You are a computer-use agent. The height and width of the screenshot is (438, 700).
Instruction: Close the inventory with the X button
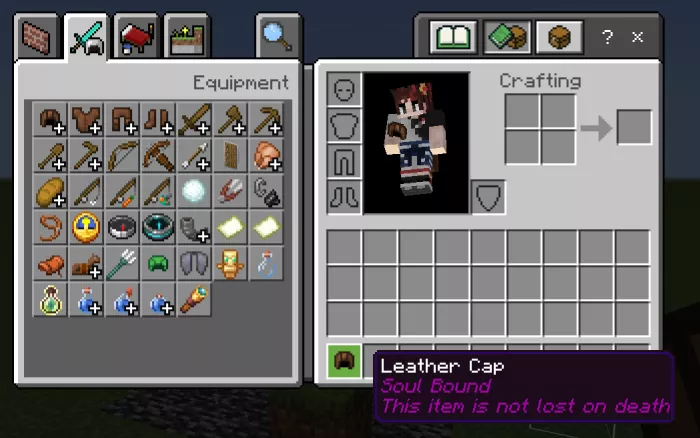pyautogui.click(x=637, y=38)
